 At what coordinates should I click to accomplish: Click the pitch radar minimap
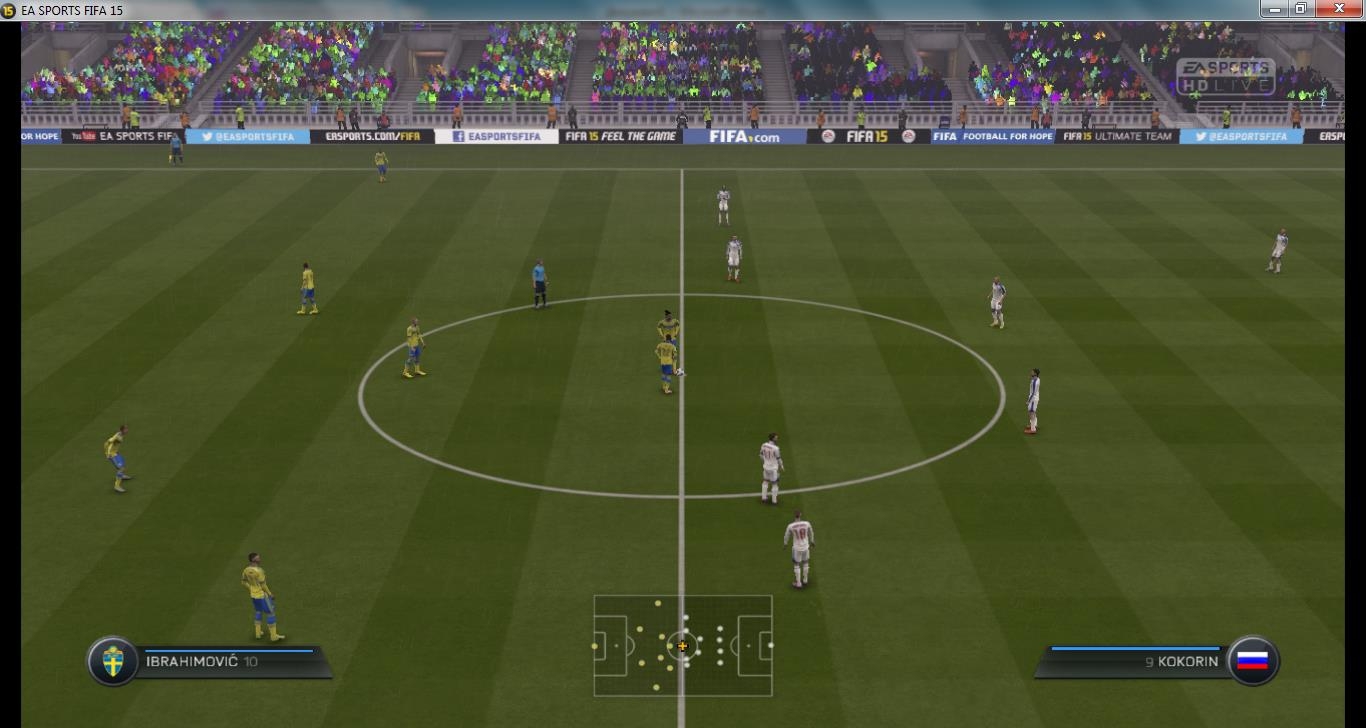[x=683, y=645]
